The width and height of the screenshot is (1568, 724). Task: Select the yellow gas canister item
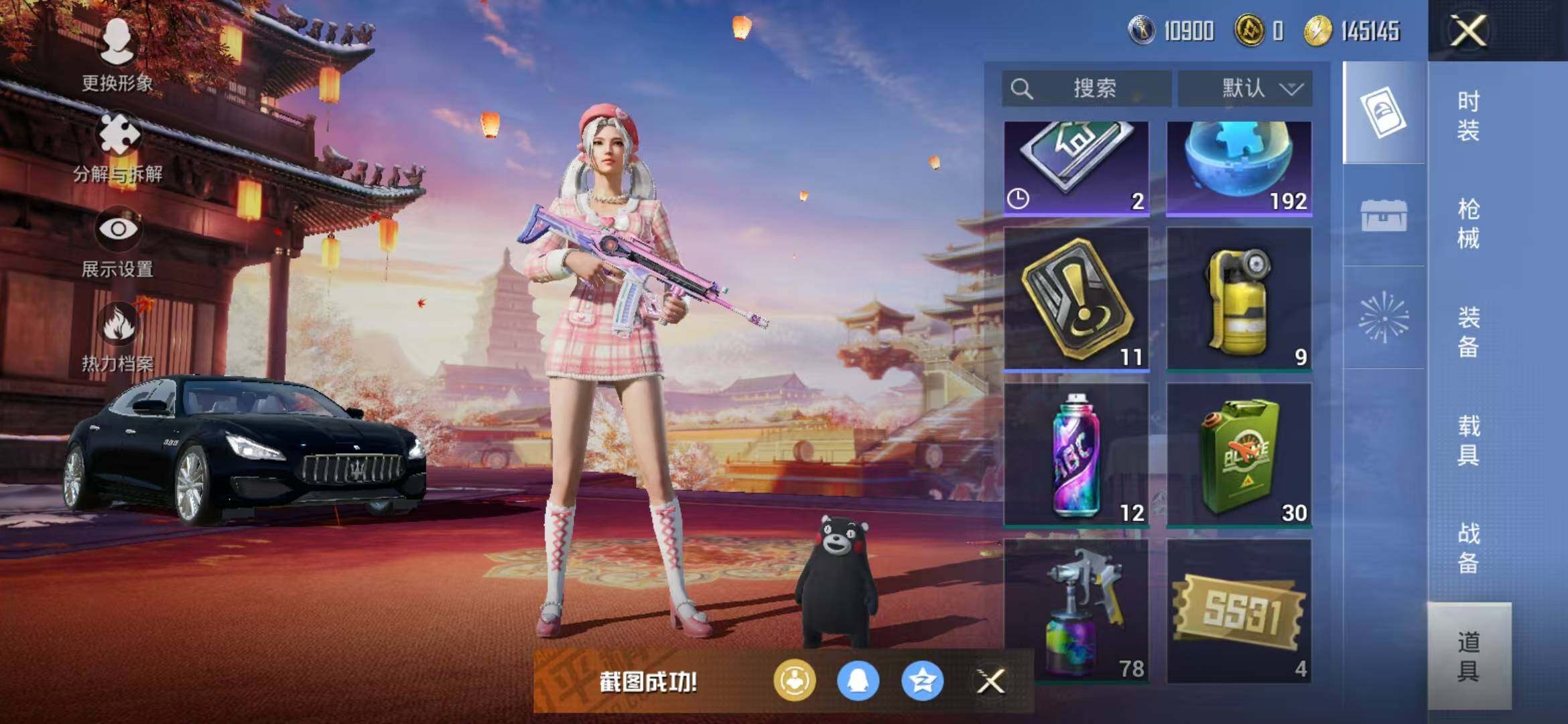coord(1239,298)
